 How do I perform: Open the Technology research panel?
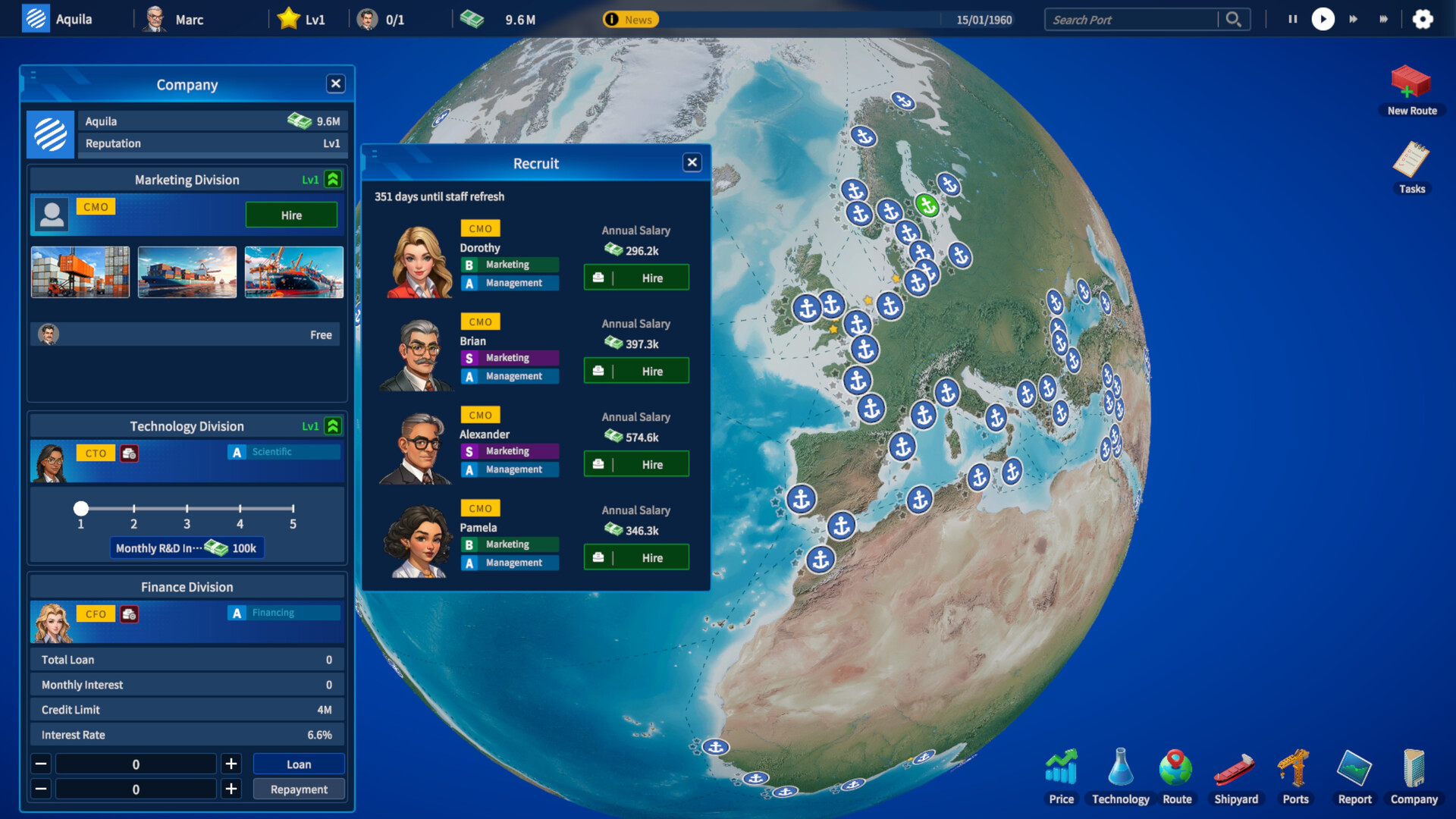[1119, 768]
